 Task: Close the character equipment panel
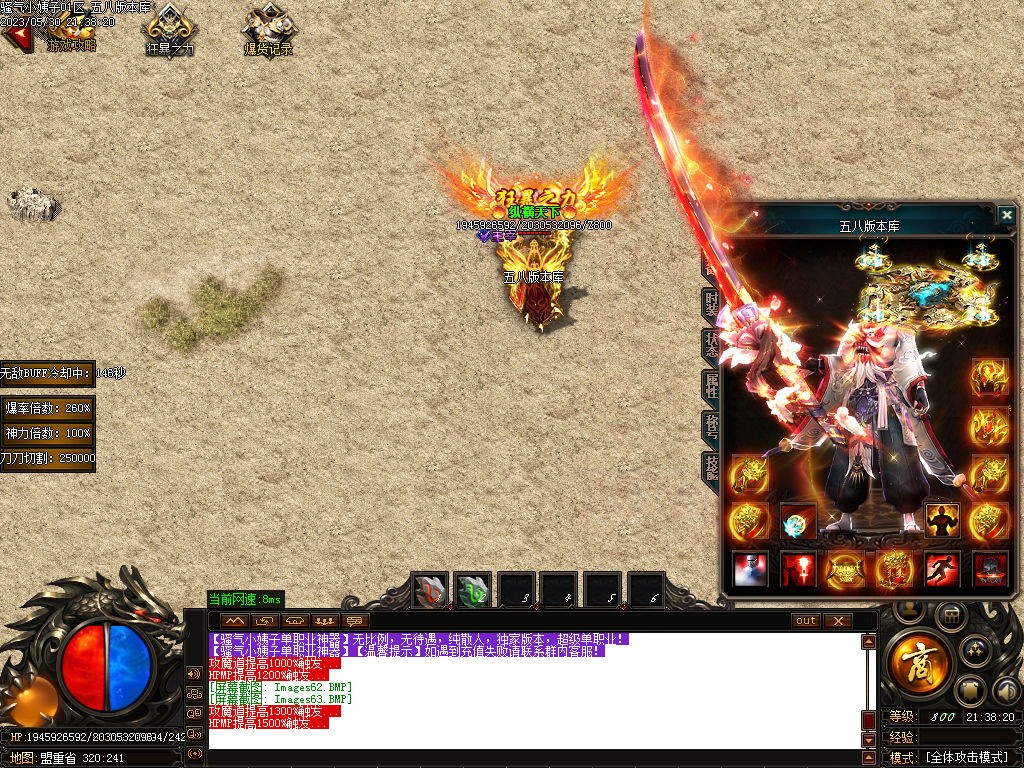pyautogui.click(x=1006, y=215)
